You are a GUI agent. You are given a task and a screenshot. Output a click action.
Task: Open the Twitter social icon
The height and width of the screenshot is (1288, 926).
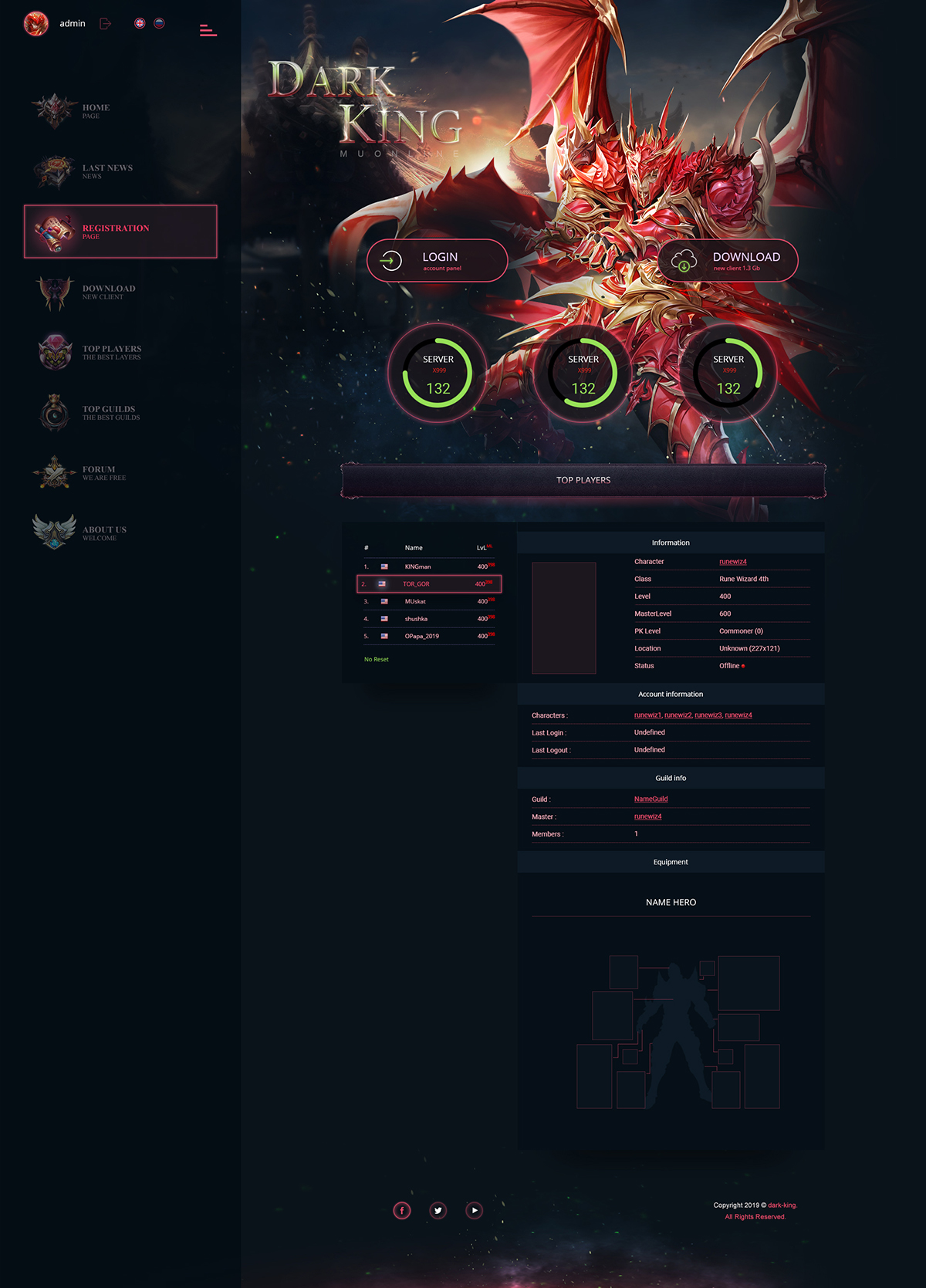438,1210
